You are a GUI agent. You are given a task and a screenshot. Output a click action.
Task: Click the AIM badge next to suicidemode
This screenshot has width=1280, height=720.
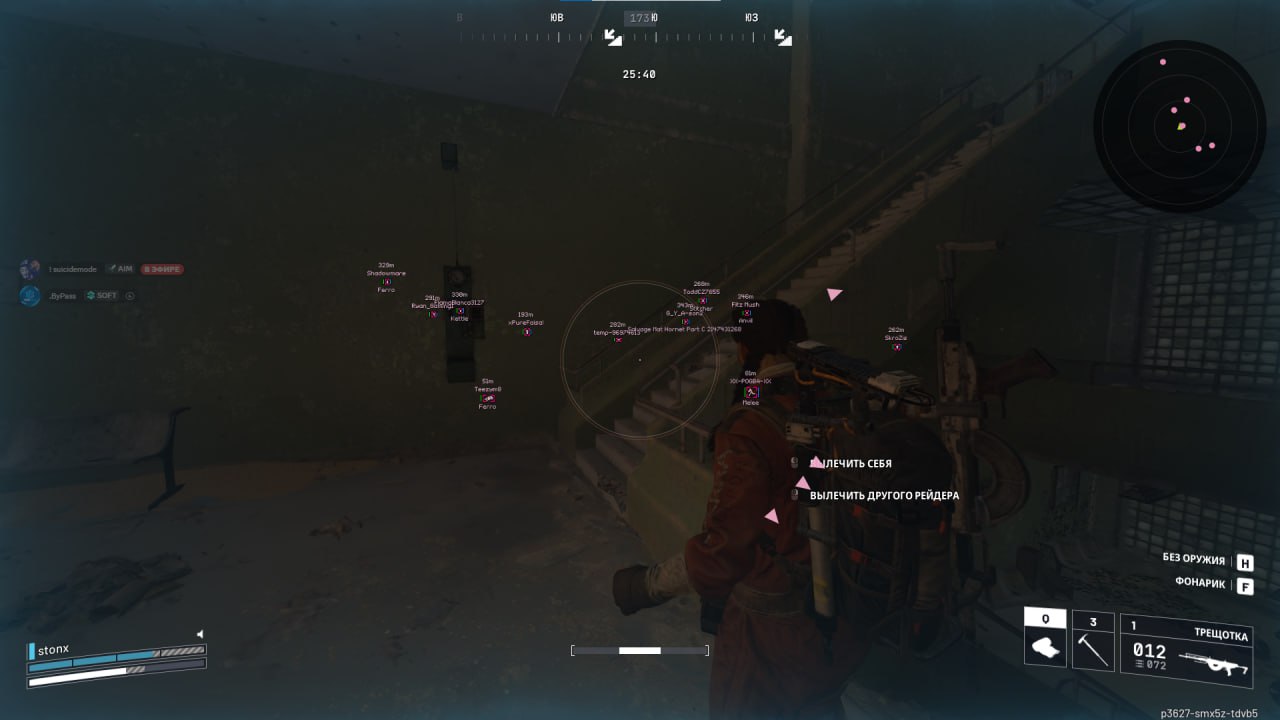122,268
